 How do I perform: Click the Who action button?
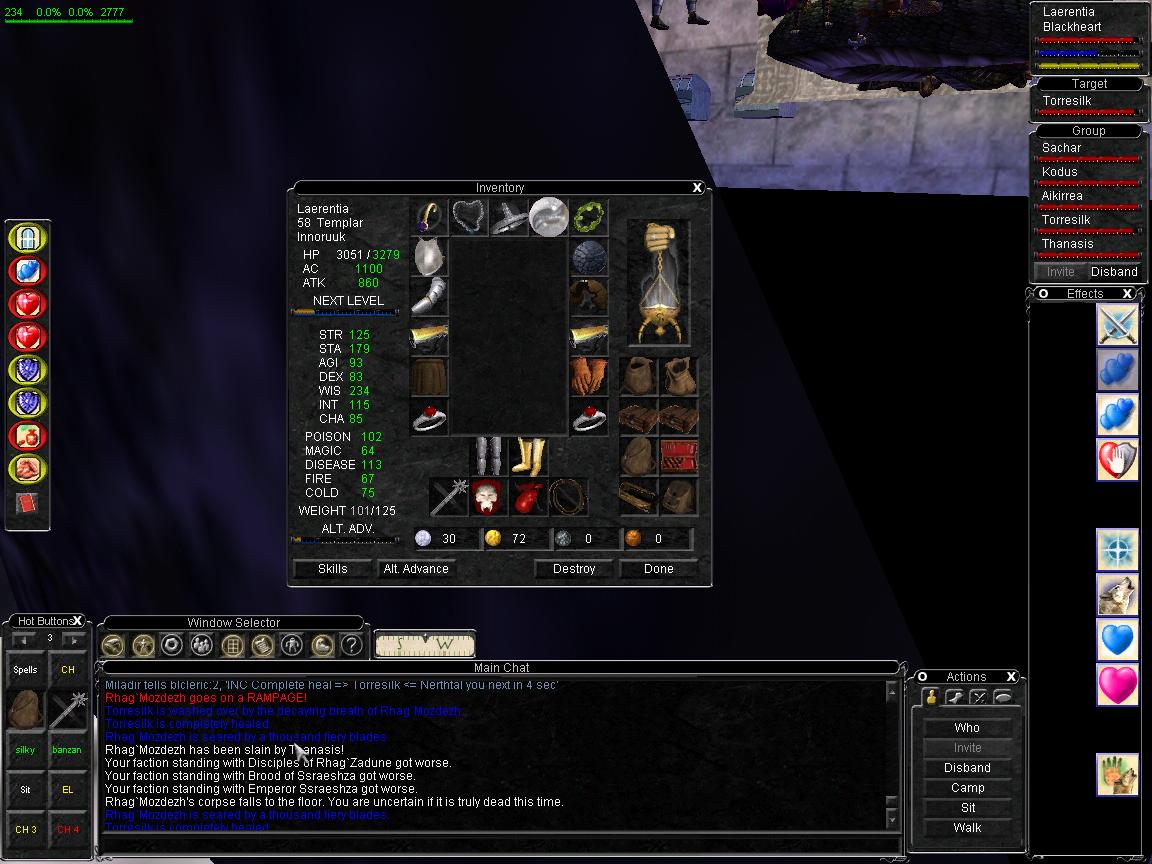967,728
